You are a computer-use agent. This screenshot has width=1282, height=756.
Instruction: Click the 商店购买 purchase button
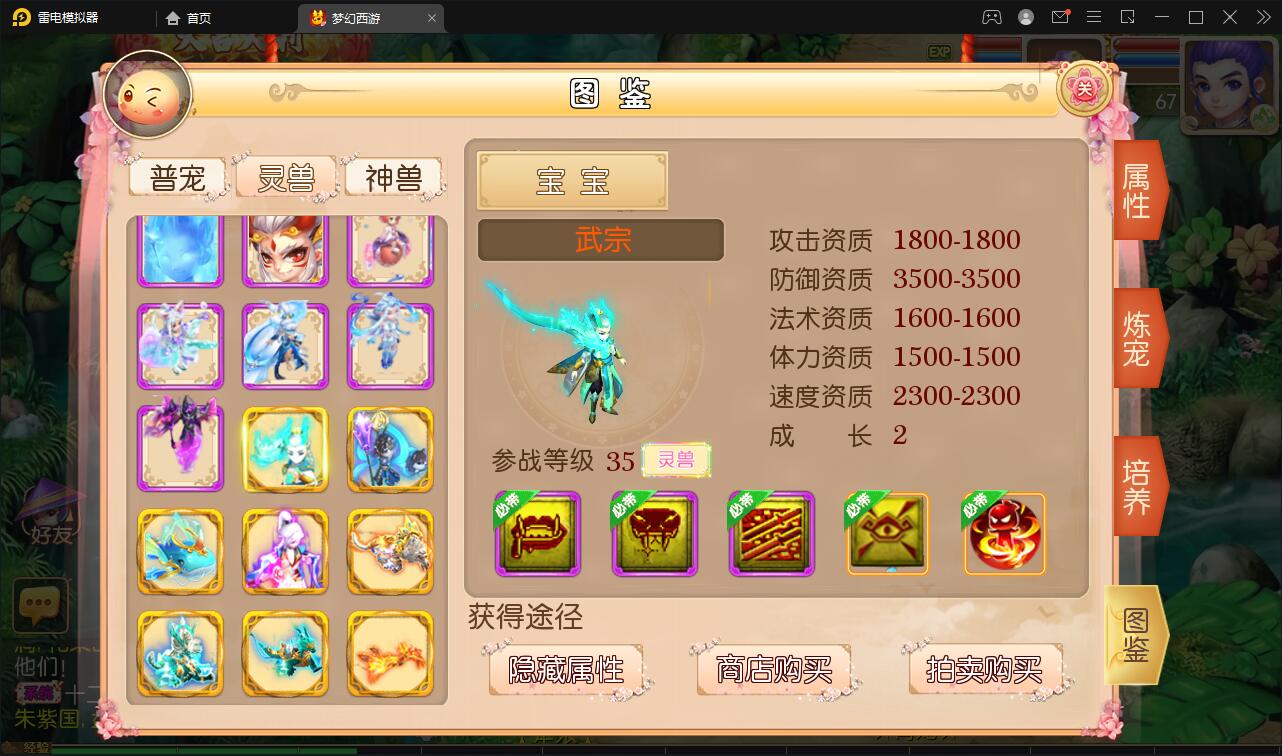(x=771, y=670)
